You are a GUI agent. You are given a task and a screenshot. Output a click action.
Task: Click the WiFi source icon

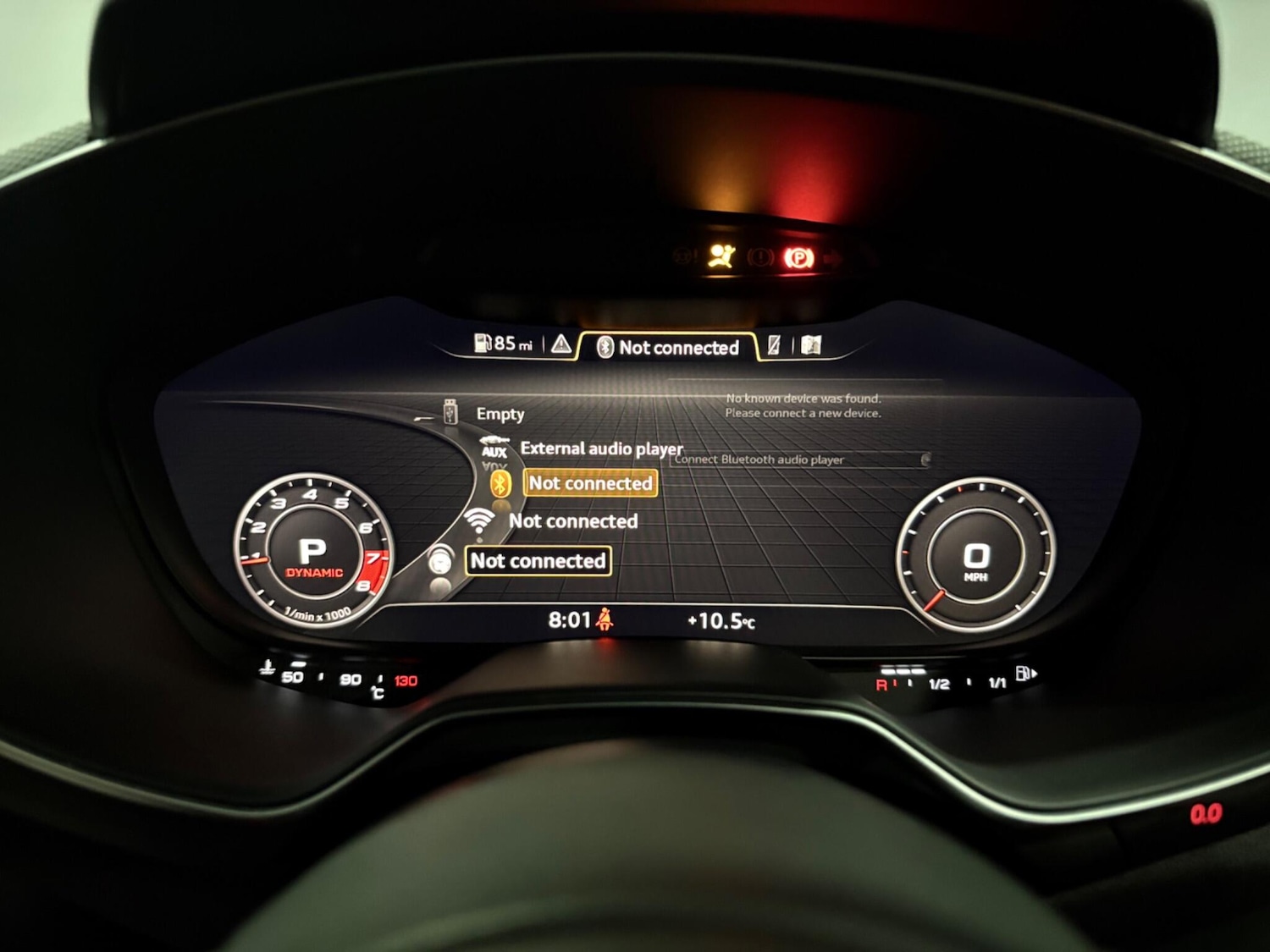coord(481,518)
